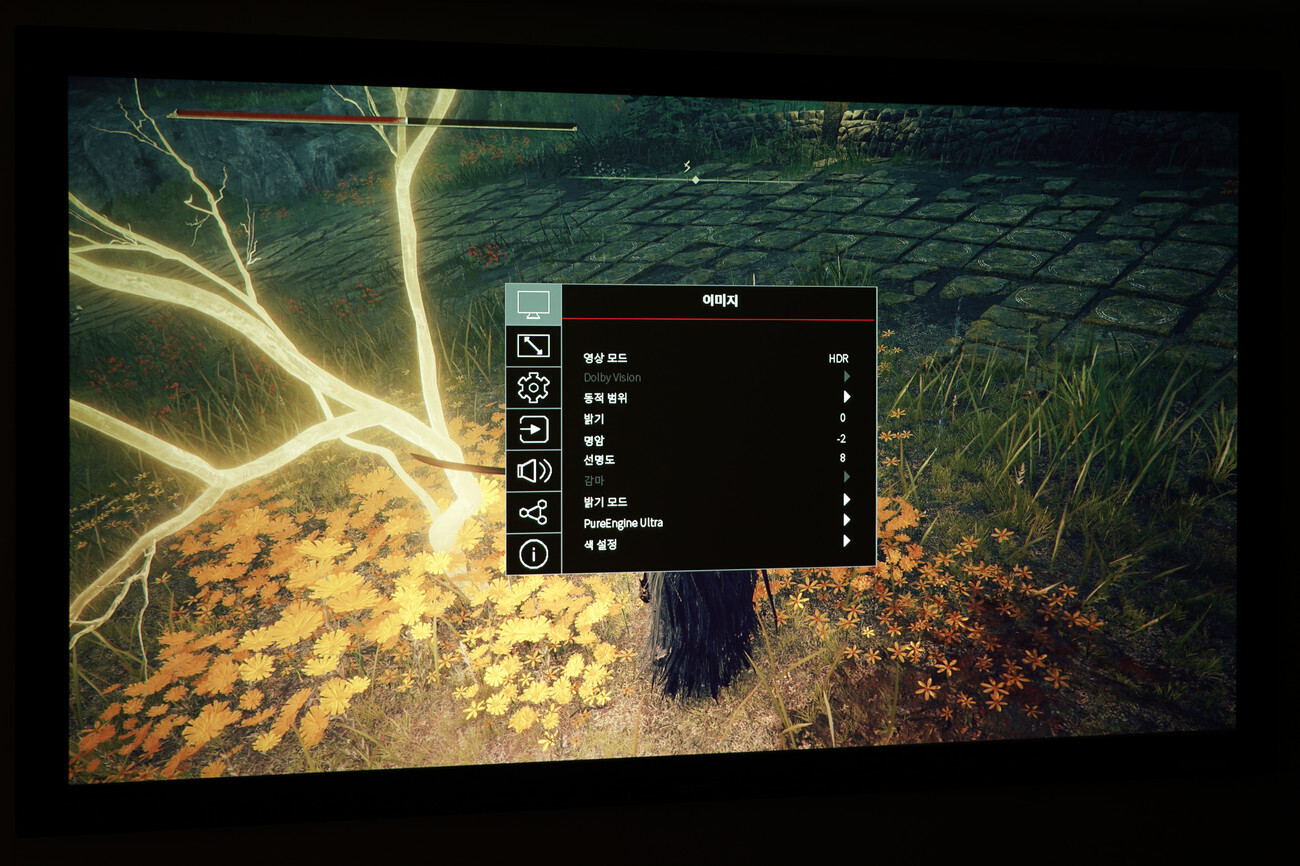Viewport: 1300px width, 866px height.
Task: Open the PureEngine Ultra submenu
Action: pos(716,522)
